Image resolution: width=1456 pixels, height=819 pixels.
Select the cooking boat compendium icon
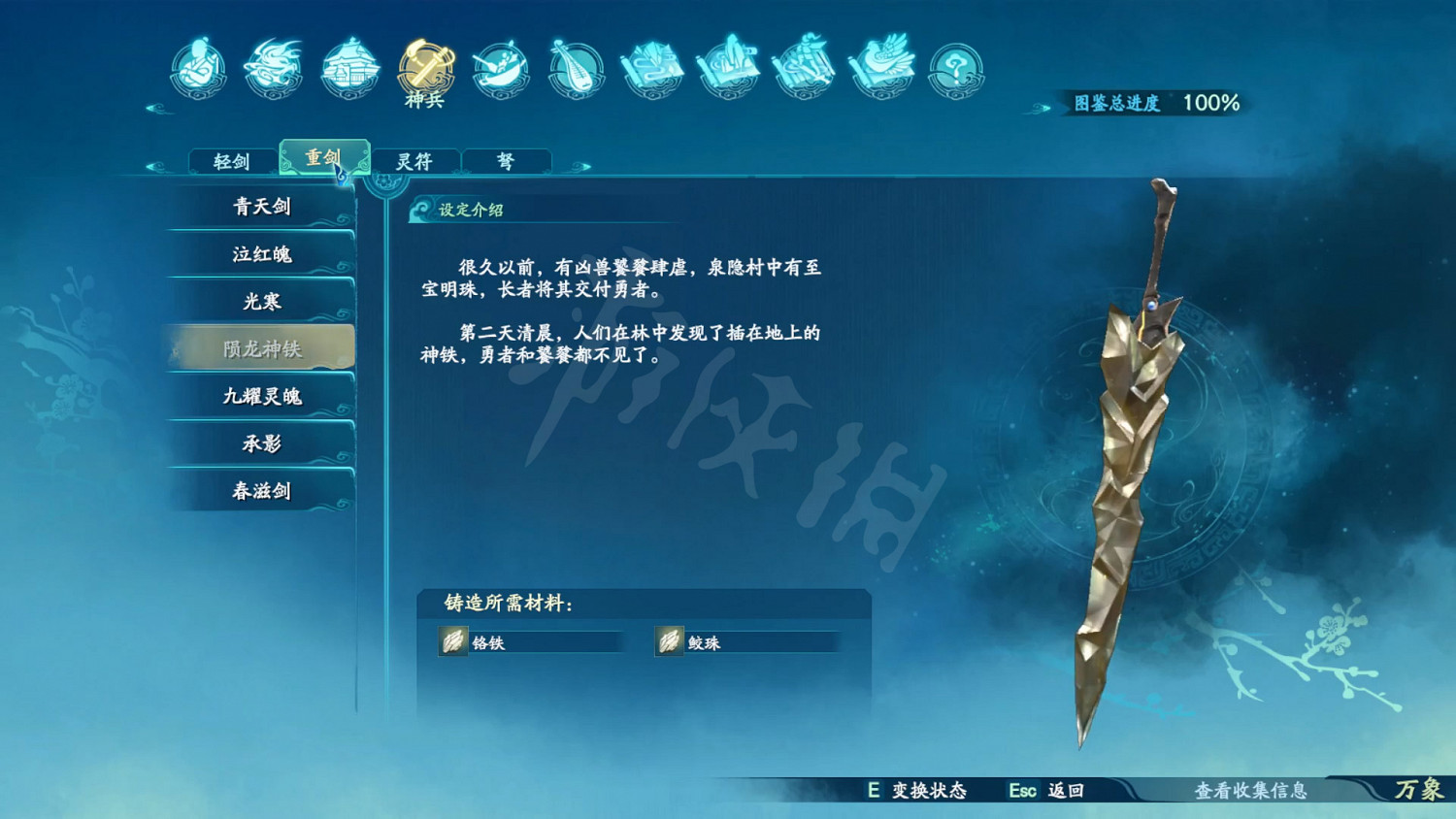point(497,70)
